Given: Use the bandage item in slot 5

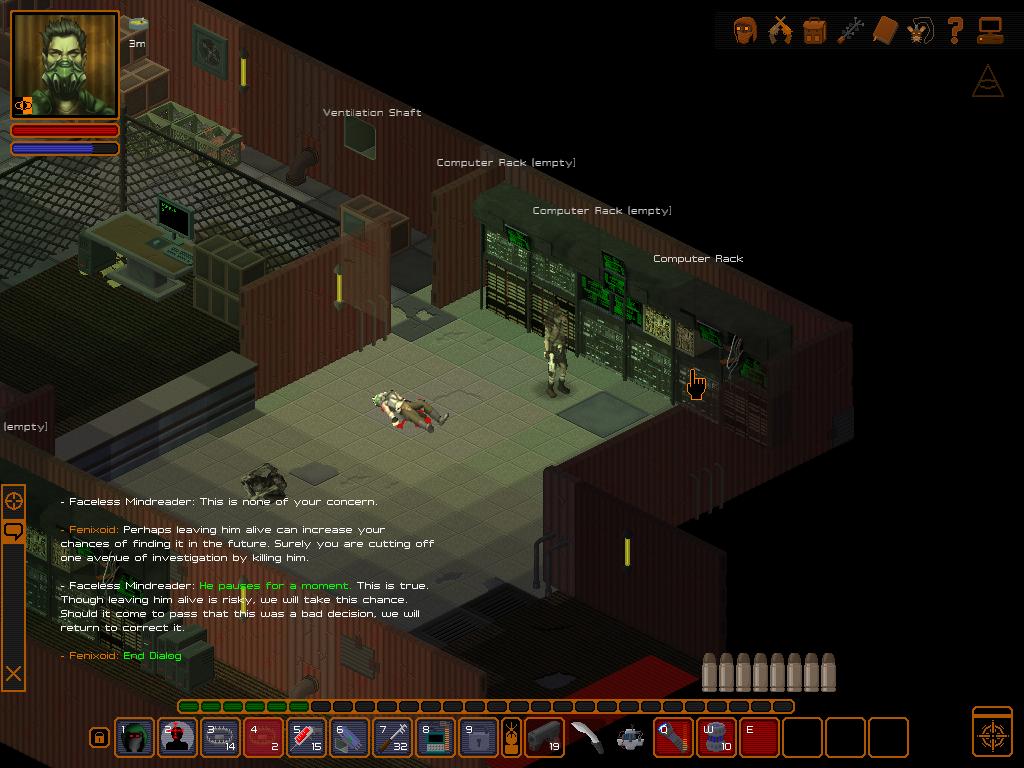Looking at the screenshot, I should 307,738.
